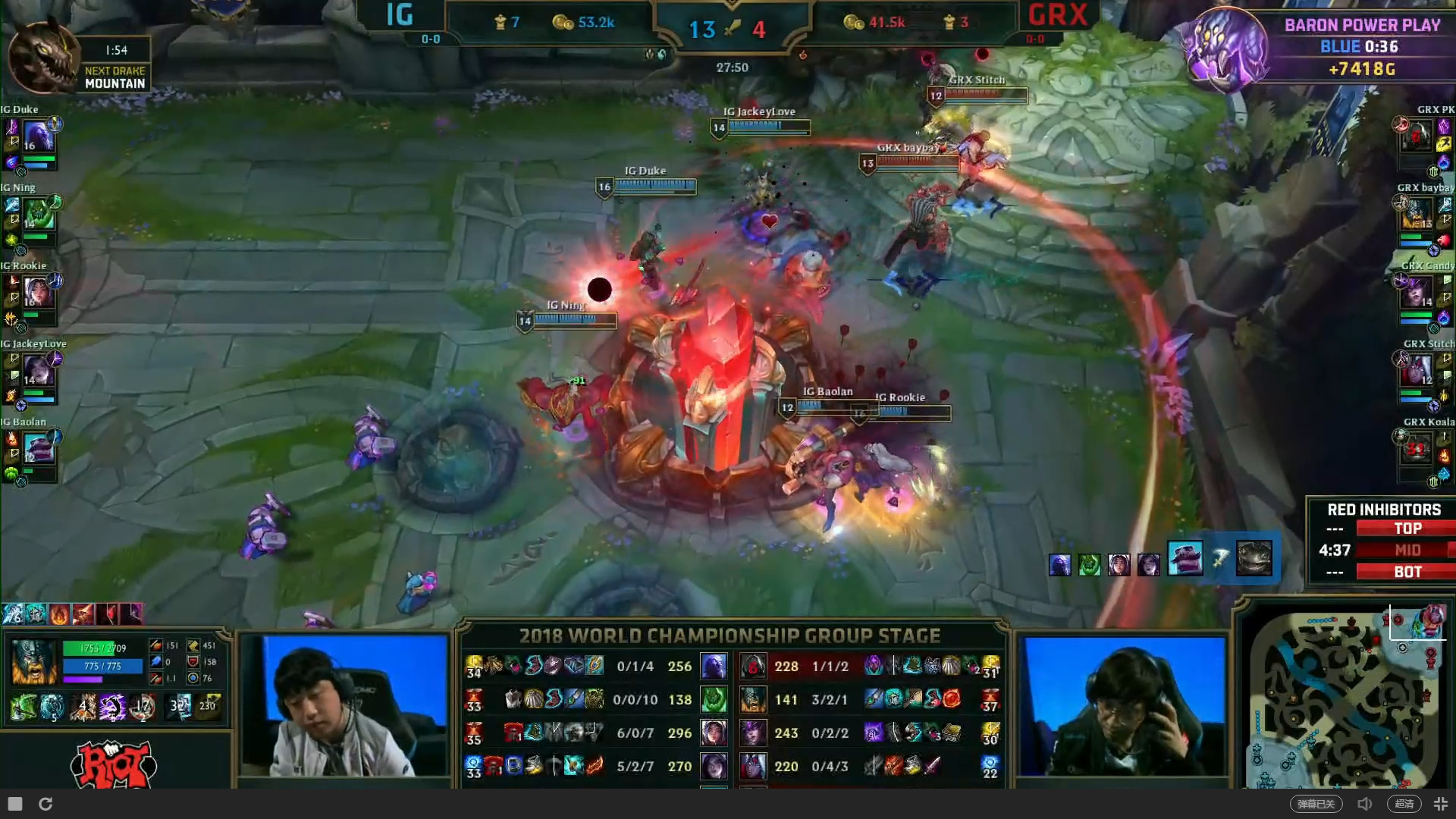Viewport: 1456px width, 819px height.
Task: Reload the stream using the refresh icon
Action: (x=47, y=803)
